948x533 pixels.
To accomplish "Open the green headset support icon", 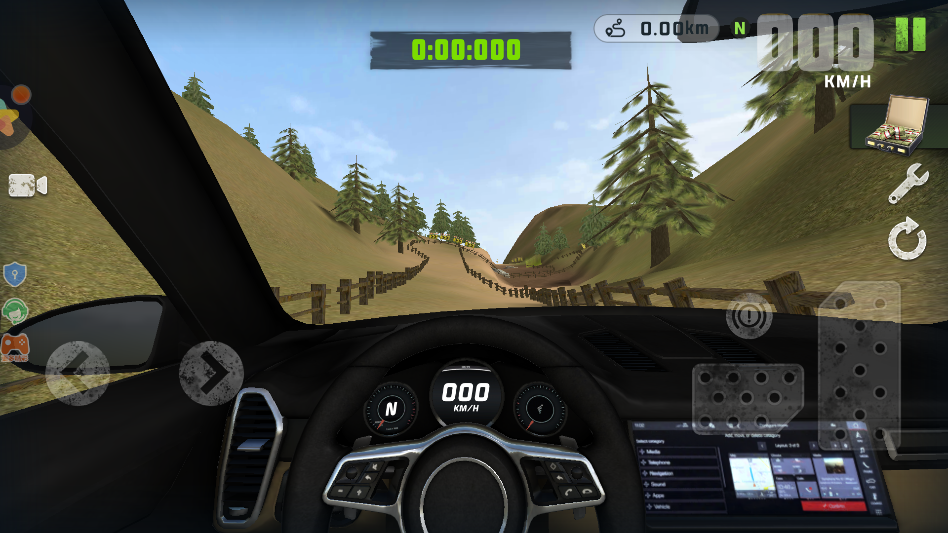I will pos(14,311).
